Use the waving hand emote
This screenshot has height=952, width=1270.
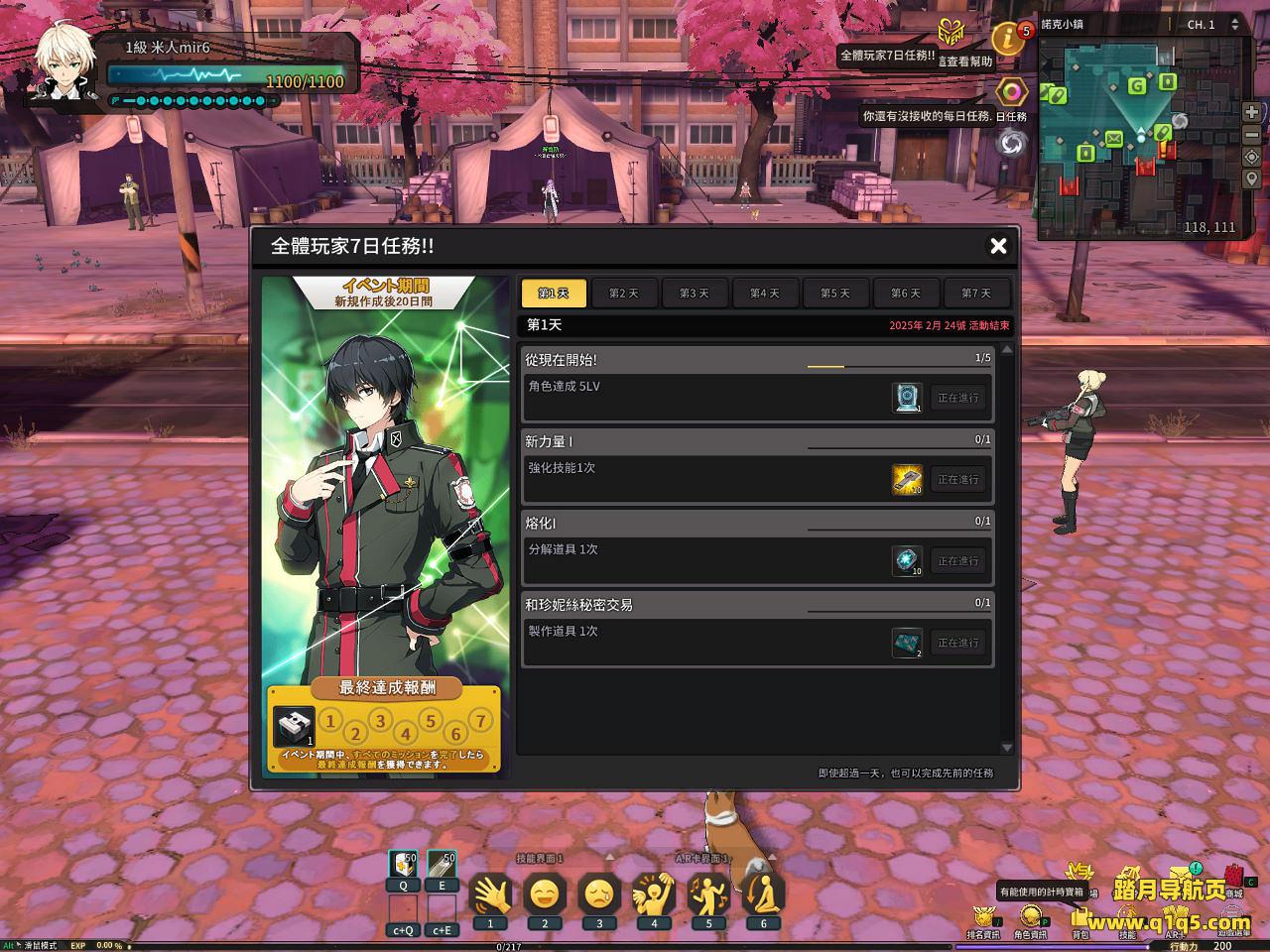pos(490,895)
